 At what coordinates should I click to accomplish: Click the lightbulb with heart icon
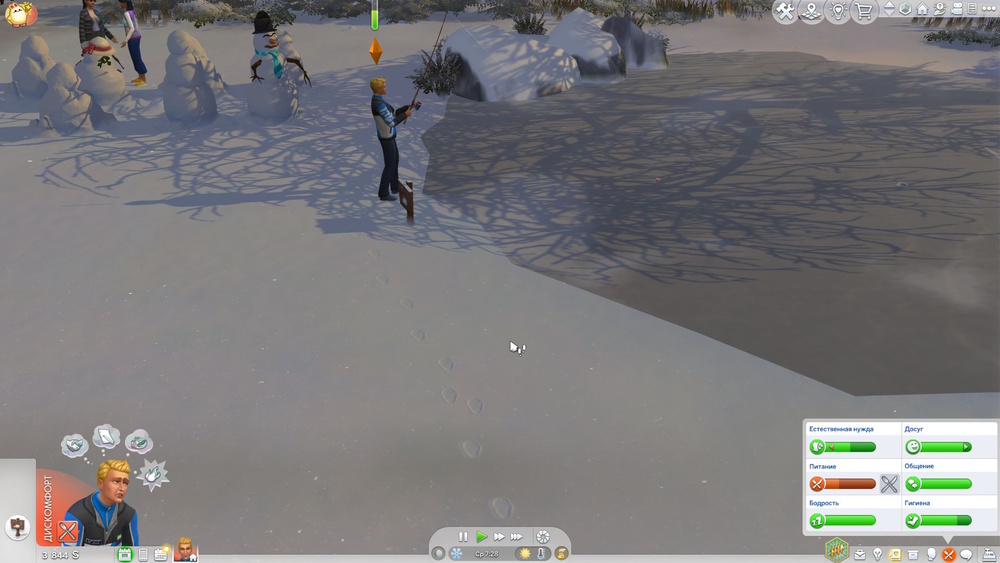(838, 11)
